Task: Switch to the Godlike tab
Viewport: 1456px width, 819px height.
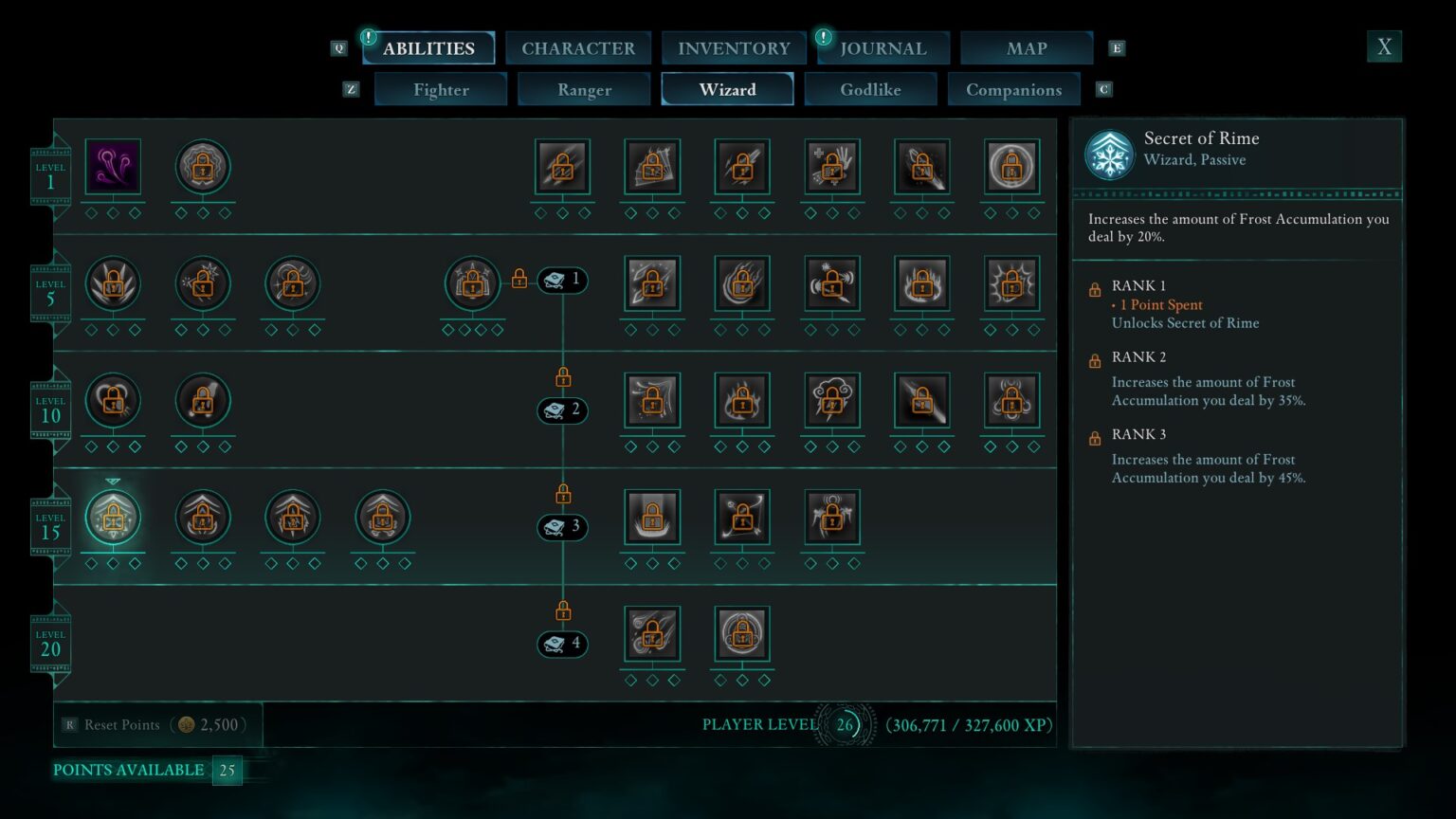Action: [871, 89]
